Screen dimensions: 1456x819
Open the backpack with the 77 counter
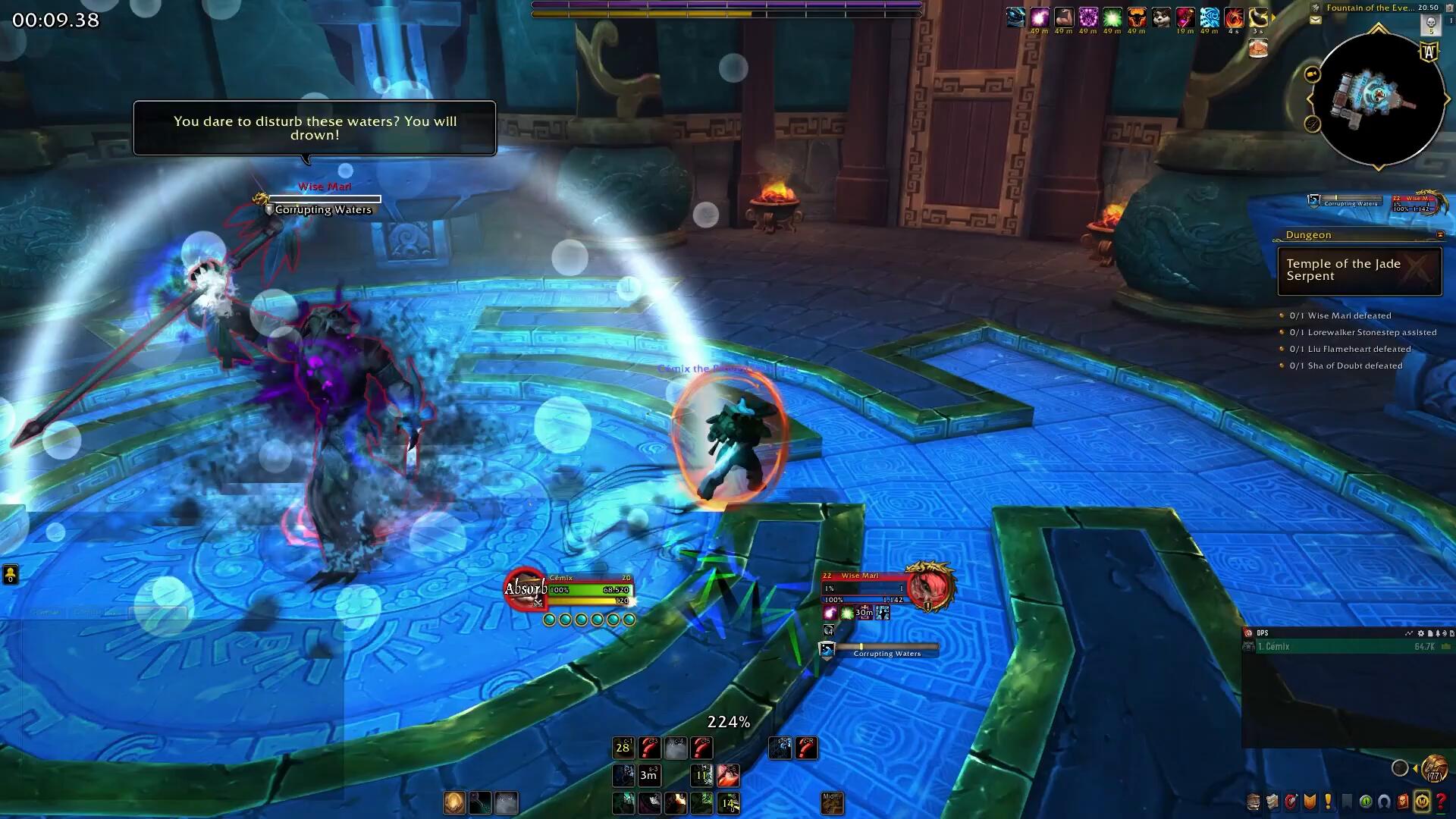(x=1434, y=768)
